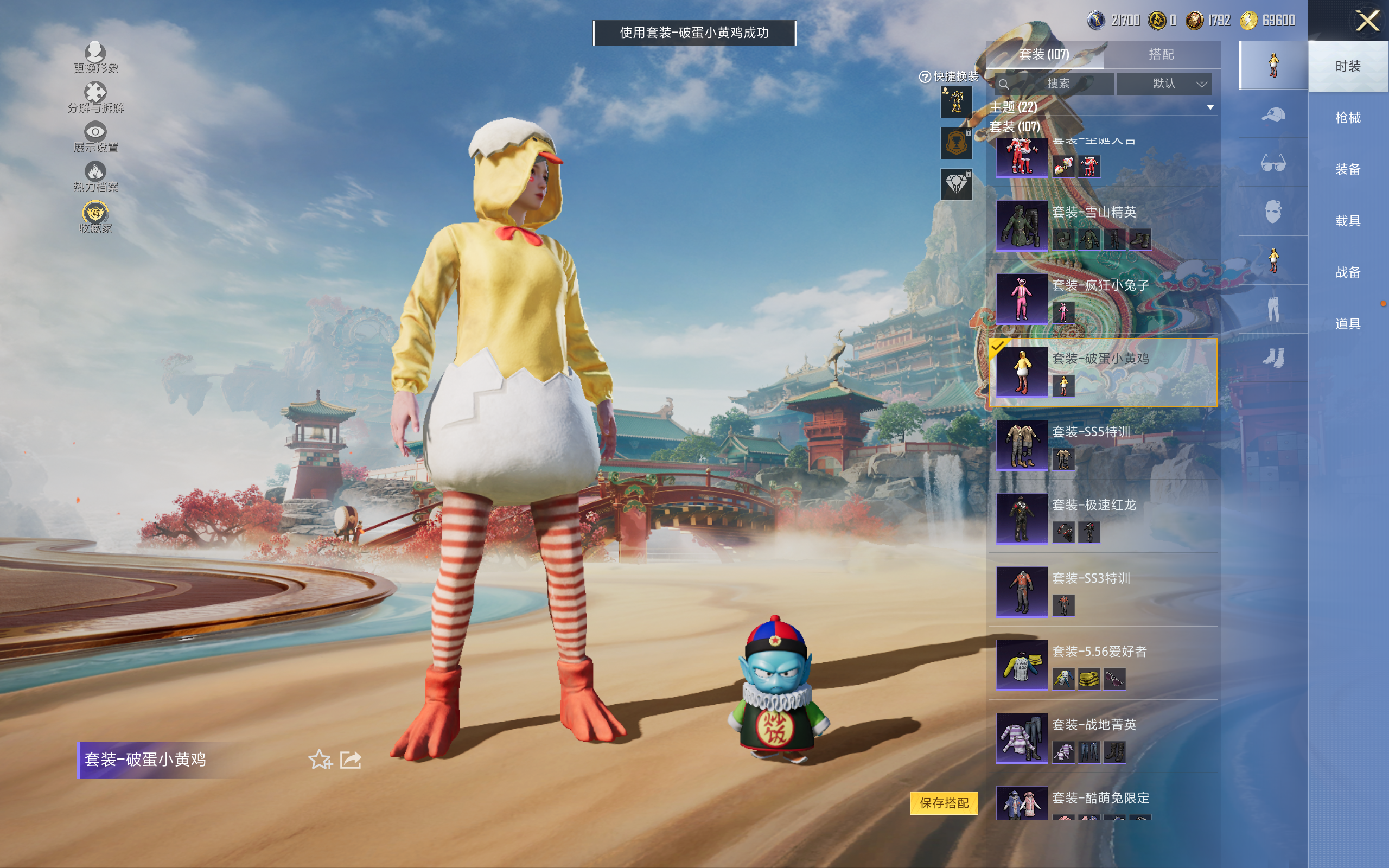Select the 套装-雪山精英 outfit
The image size is (1389, 868).
click(1102, 225)
